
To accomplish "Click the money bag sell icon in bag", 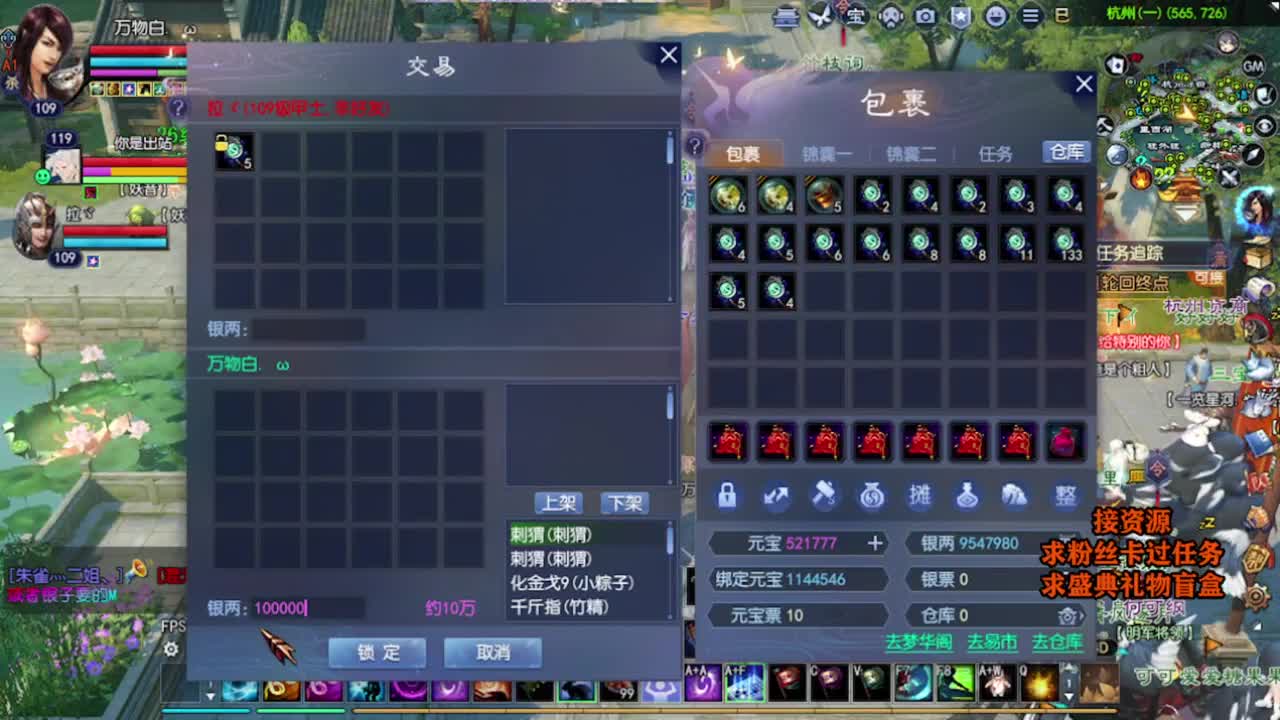I will [x=870, y=495].
